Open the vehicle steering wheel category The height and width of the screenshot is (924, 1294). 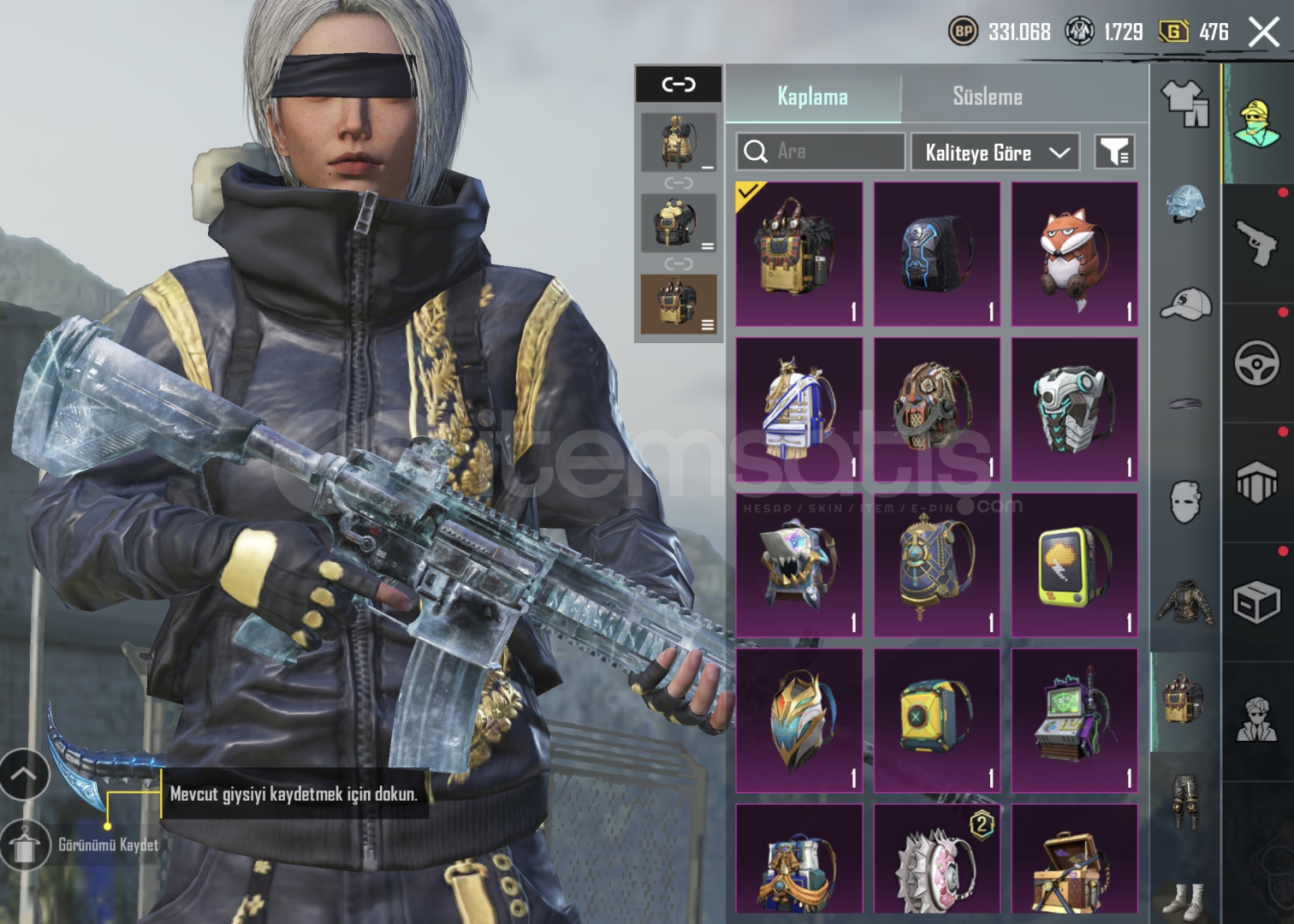coord(1256,363)
